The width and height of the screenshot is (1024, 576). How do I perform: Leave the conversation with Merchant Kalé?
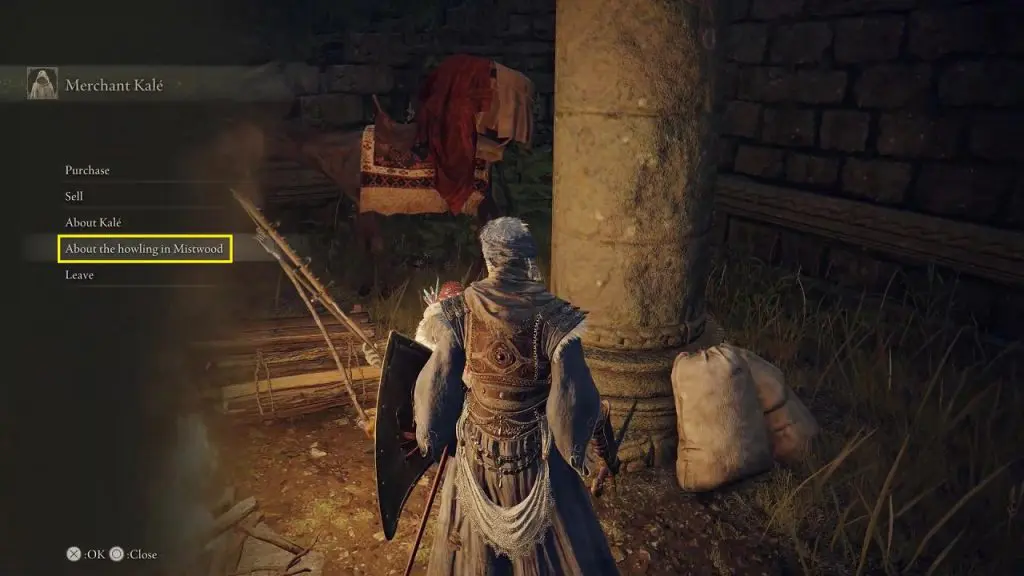point(80,274)
